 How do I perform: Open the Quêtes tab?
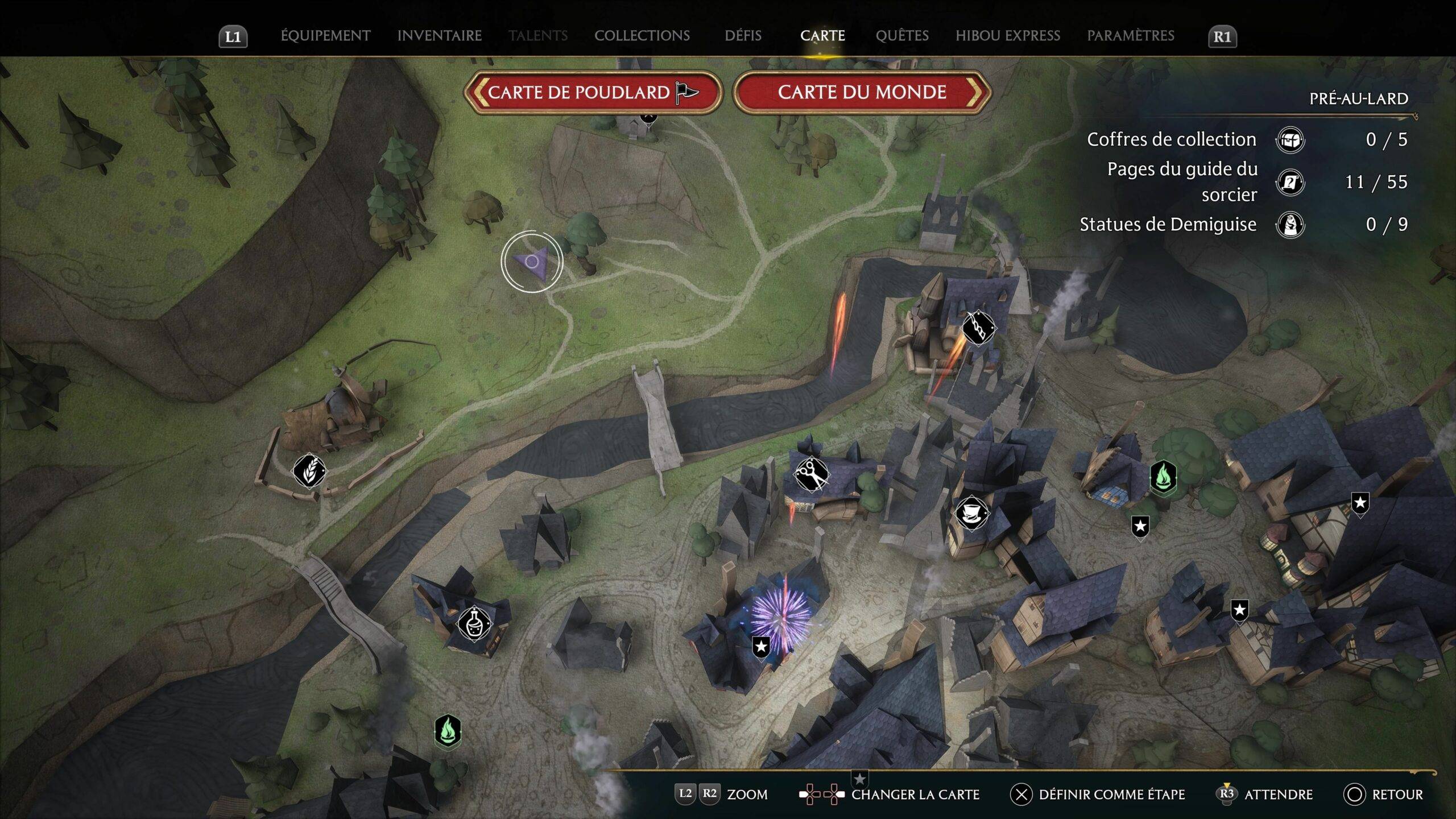(901, 36)
